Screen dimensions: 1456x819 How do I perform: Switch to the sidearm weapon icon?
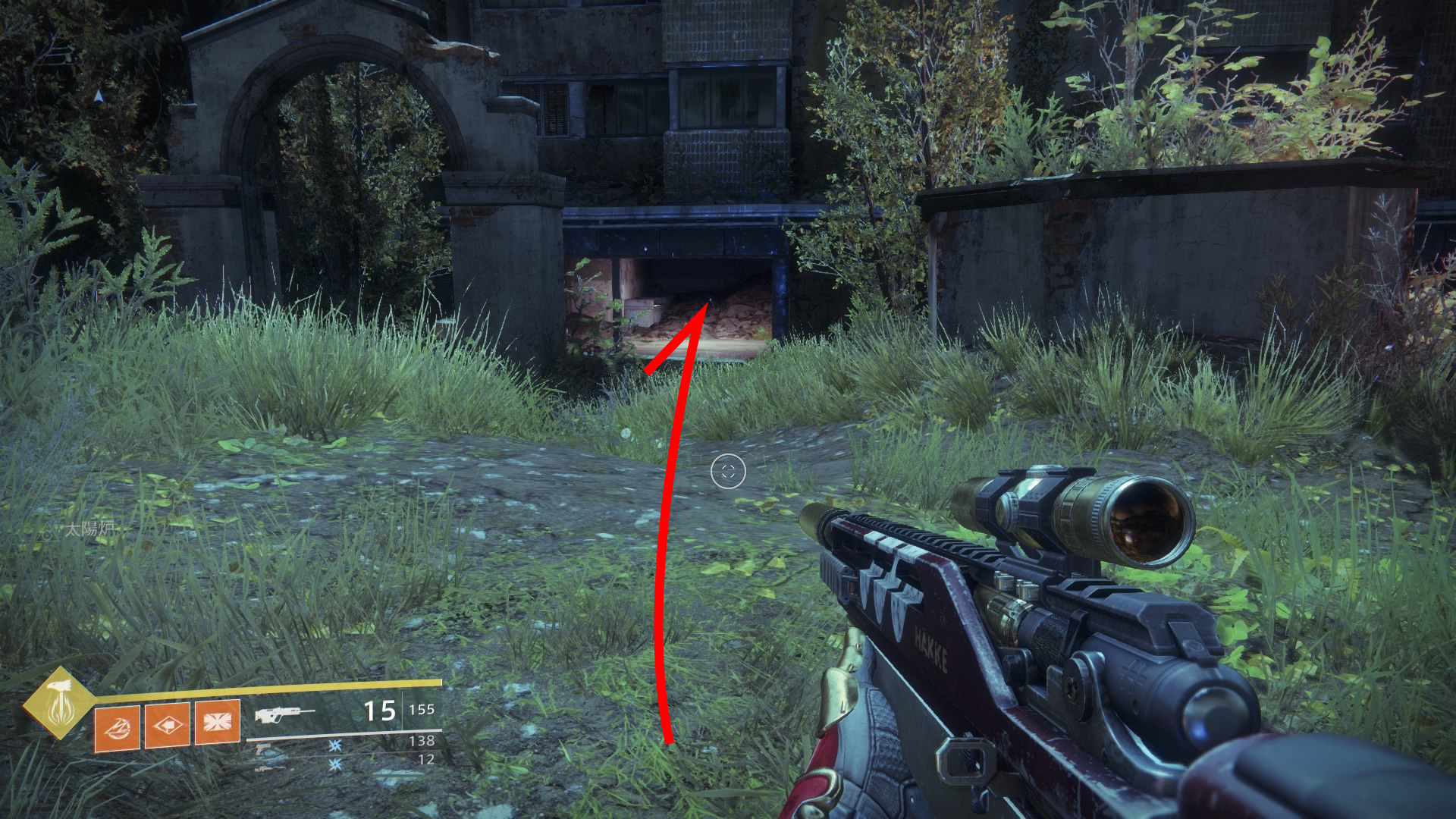(x=263, y=748)
